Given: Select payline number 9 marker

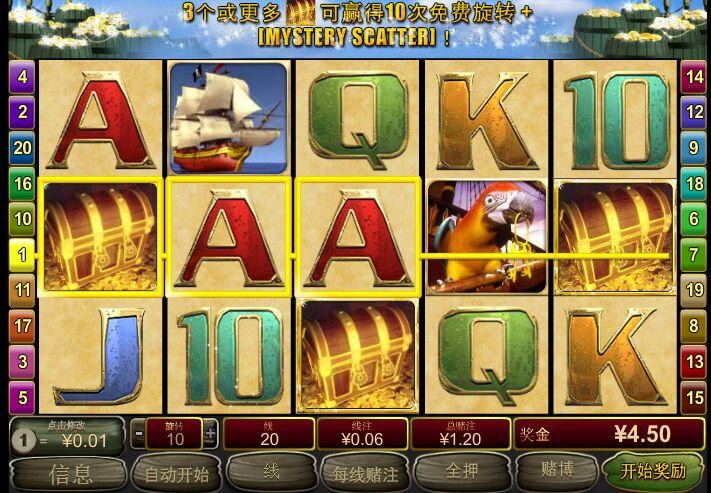Looking at the screenshot, I should click(693, 148).
